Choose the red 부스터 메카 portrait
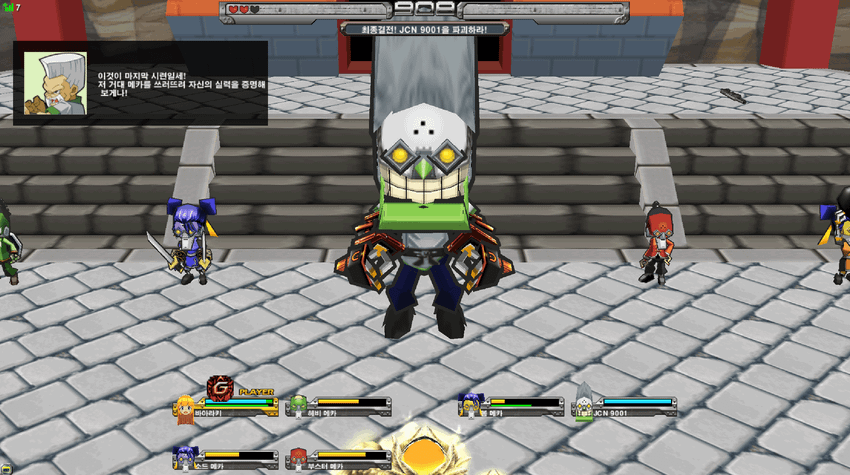This screenshot has height=475, width=850. pyautogui.click(x=298, y=459)
